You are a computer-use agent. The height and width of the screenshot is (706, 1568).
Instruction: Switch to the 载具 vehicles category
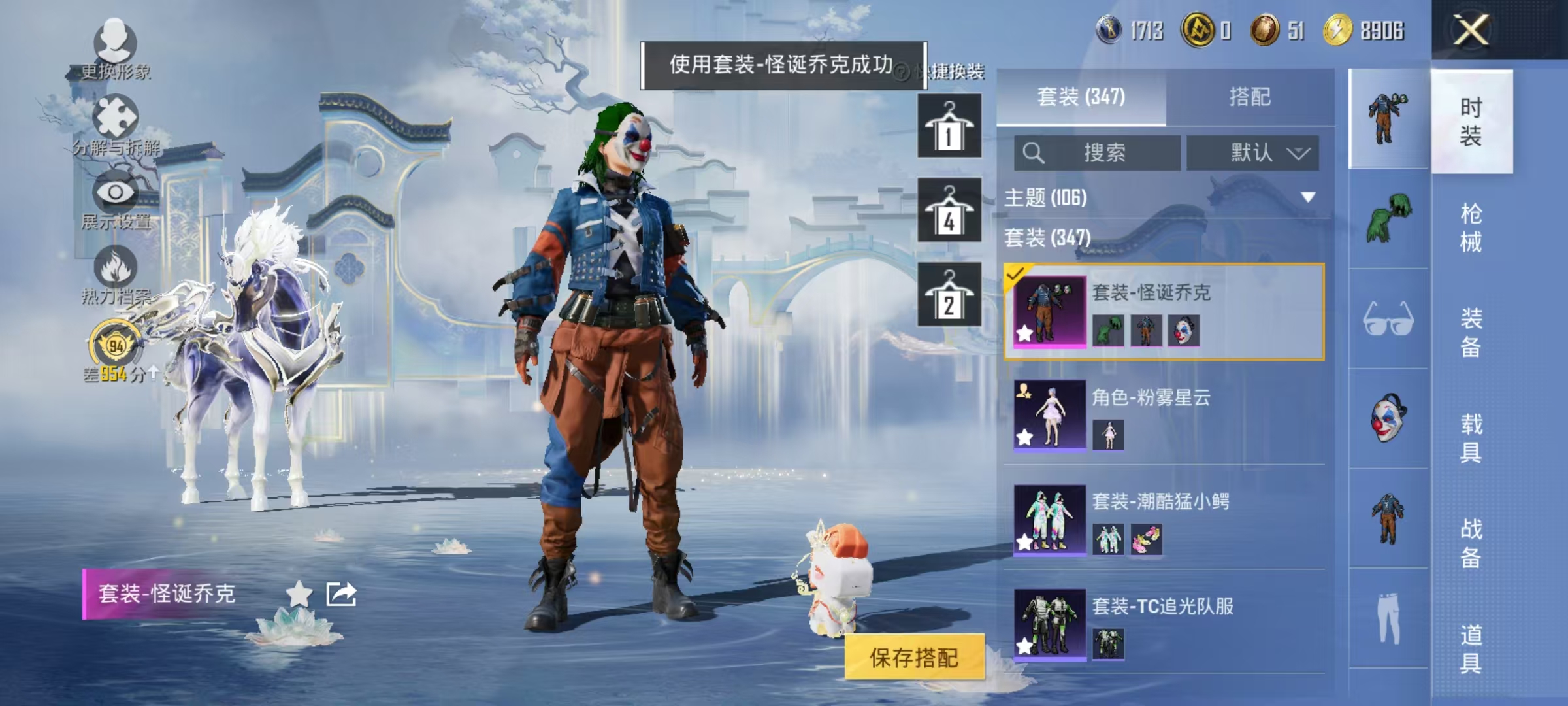(x=1471, y=438)
